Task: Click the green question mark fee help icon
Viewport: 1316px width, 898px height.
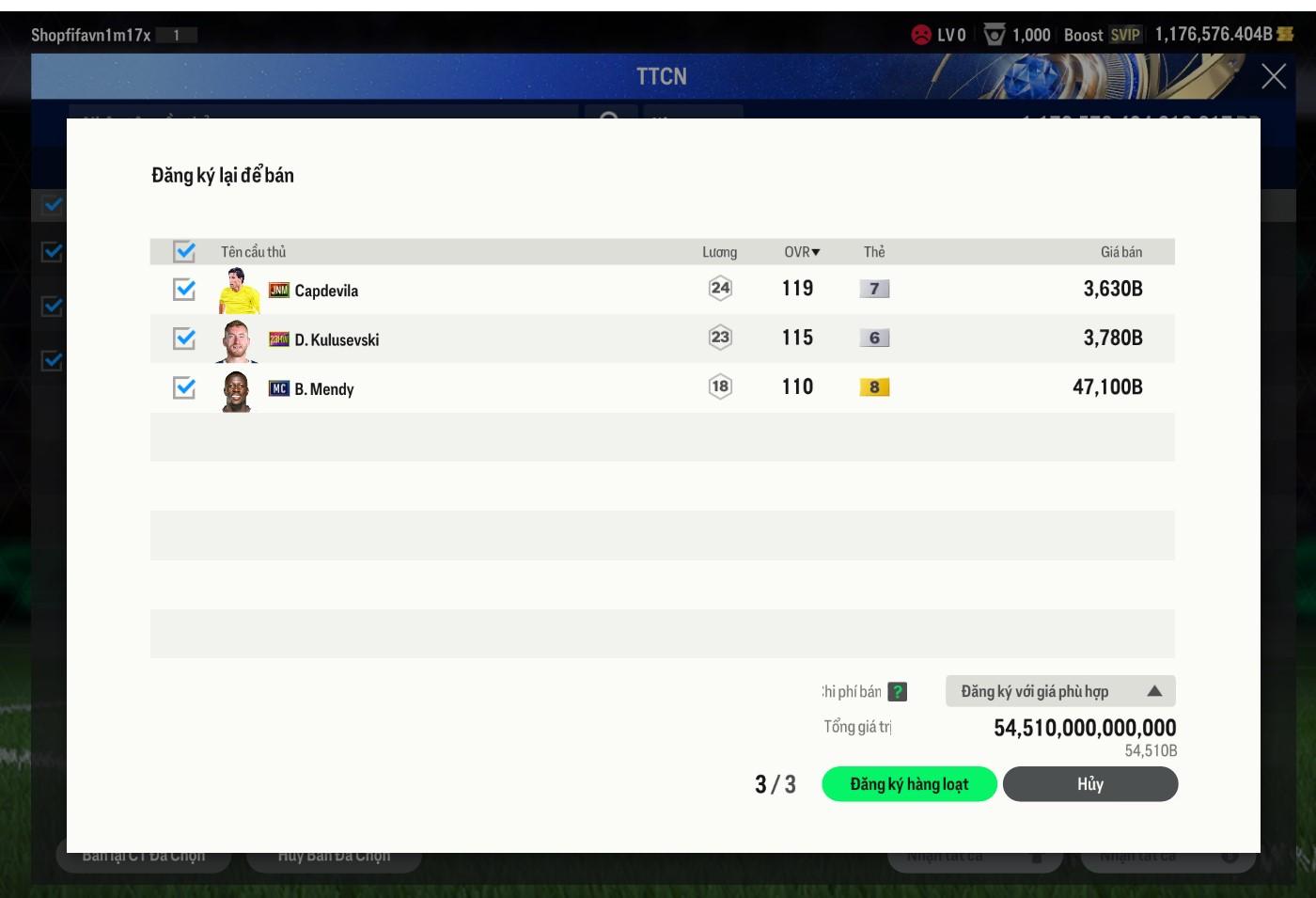Action: (898, 691)
